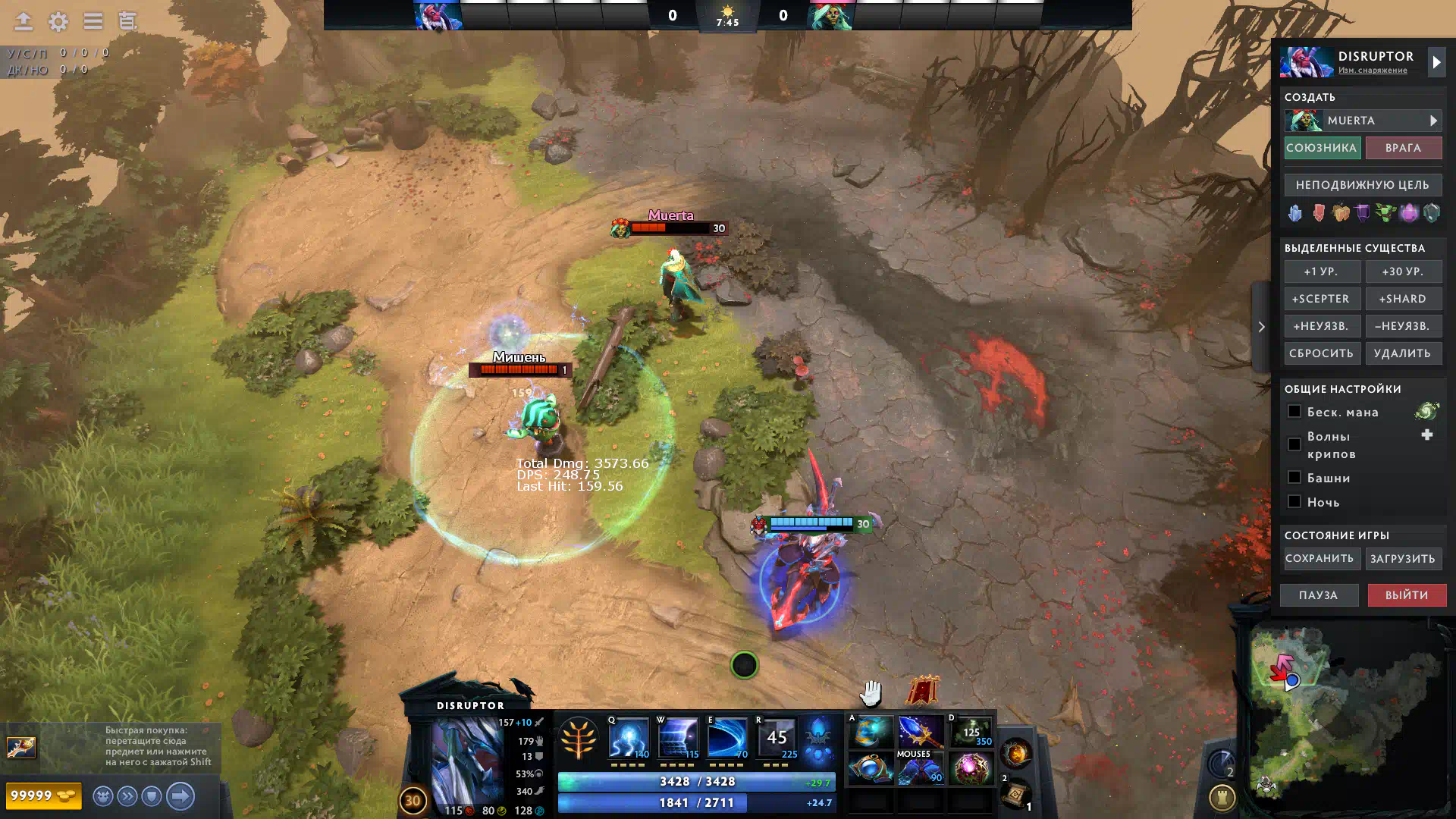Enable the Башни towers checkbox
The image size is (1456, 819).
pyautogui.click(x=1294, y=478)
